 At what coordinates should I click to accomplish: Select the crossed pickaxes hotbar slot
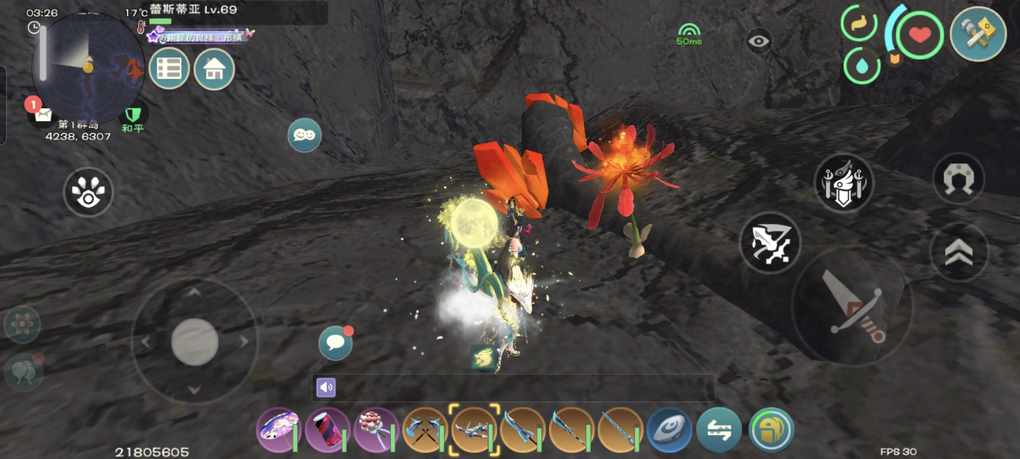coord(425,429)
